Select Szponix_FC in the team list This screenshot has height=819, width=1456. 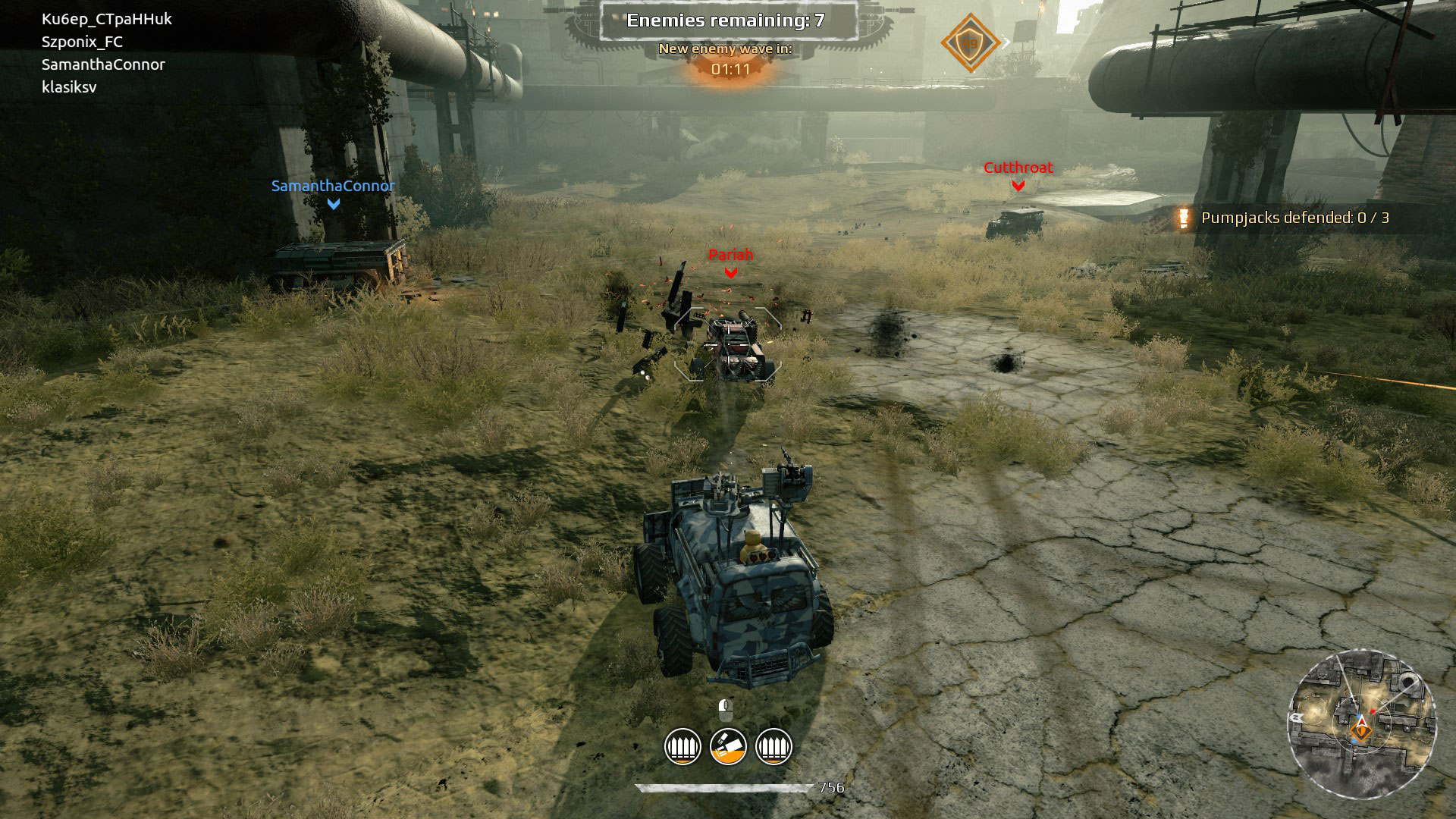[x=82, y=42]
